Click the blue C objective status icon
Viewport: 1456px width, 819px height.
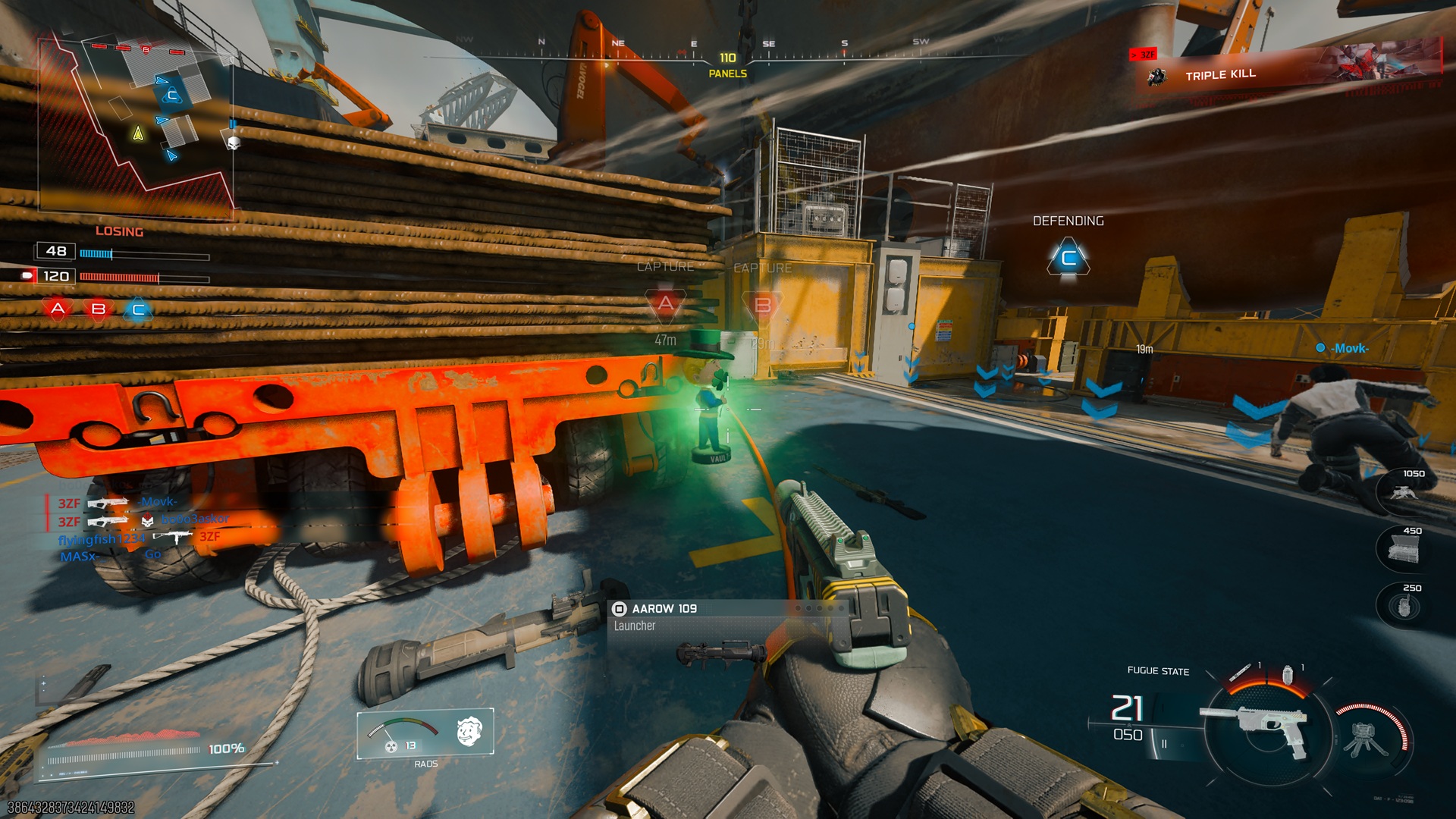138,309
